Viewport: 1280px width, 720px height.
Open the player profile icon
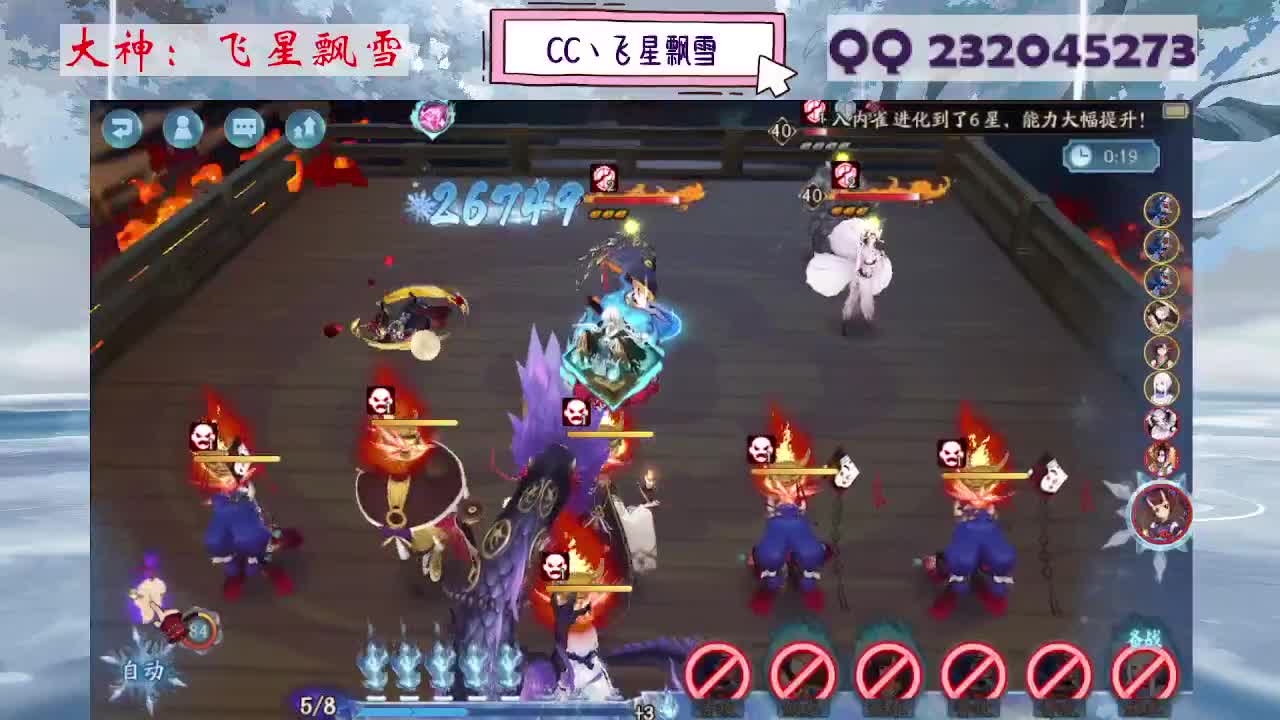(x=183, y=128)
